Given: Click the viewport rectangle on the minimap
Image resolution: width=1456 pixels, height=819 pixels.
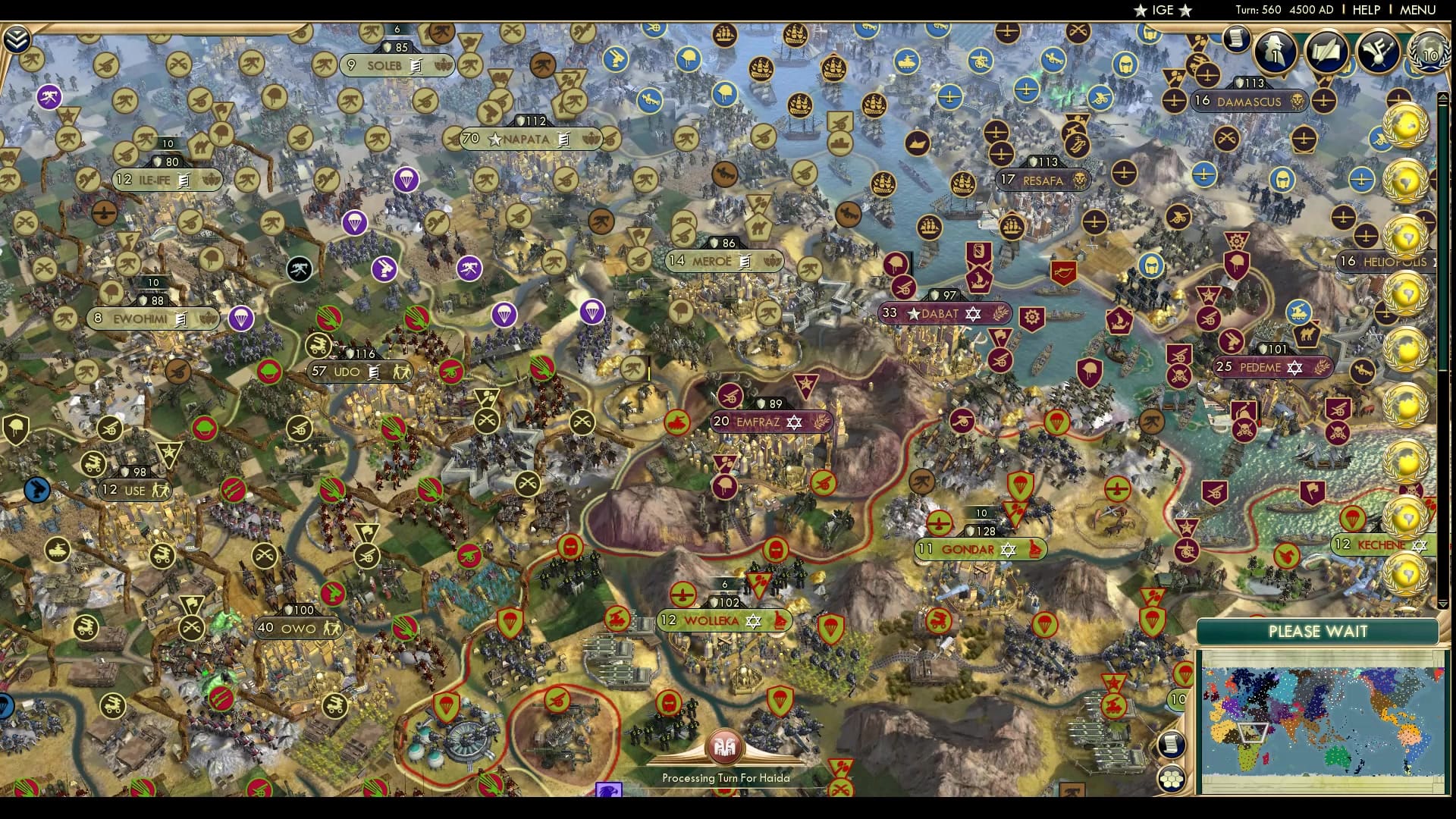Looking at the screenshot, I should tap(1253, 733).
